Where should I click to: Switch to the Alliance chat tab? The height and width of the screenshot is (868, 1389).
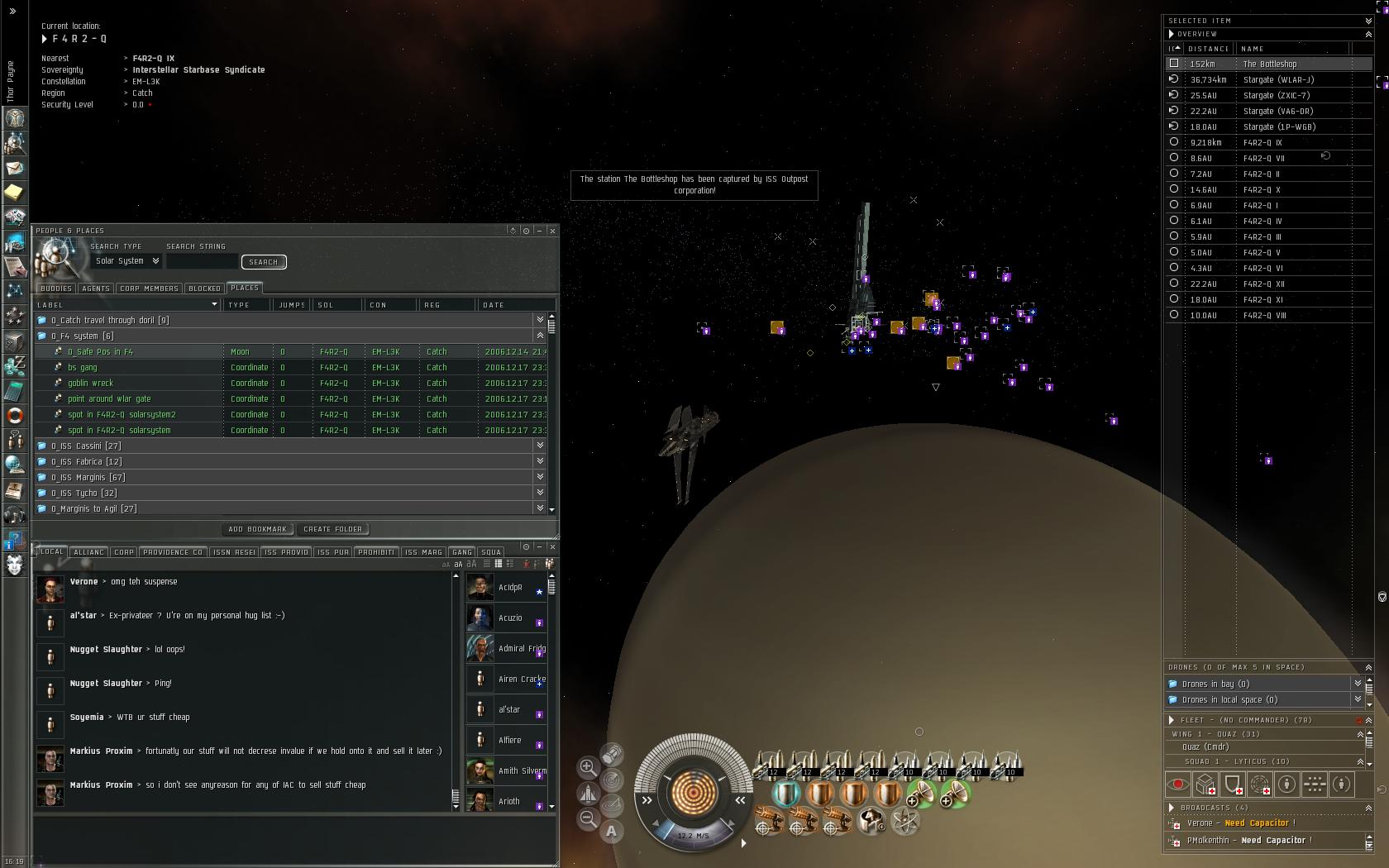click(x=88, y=552)
